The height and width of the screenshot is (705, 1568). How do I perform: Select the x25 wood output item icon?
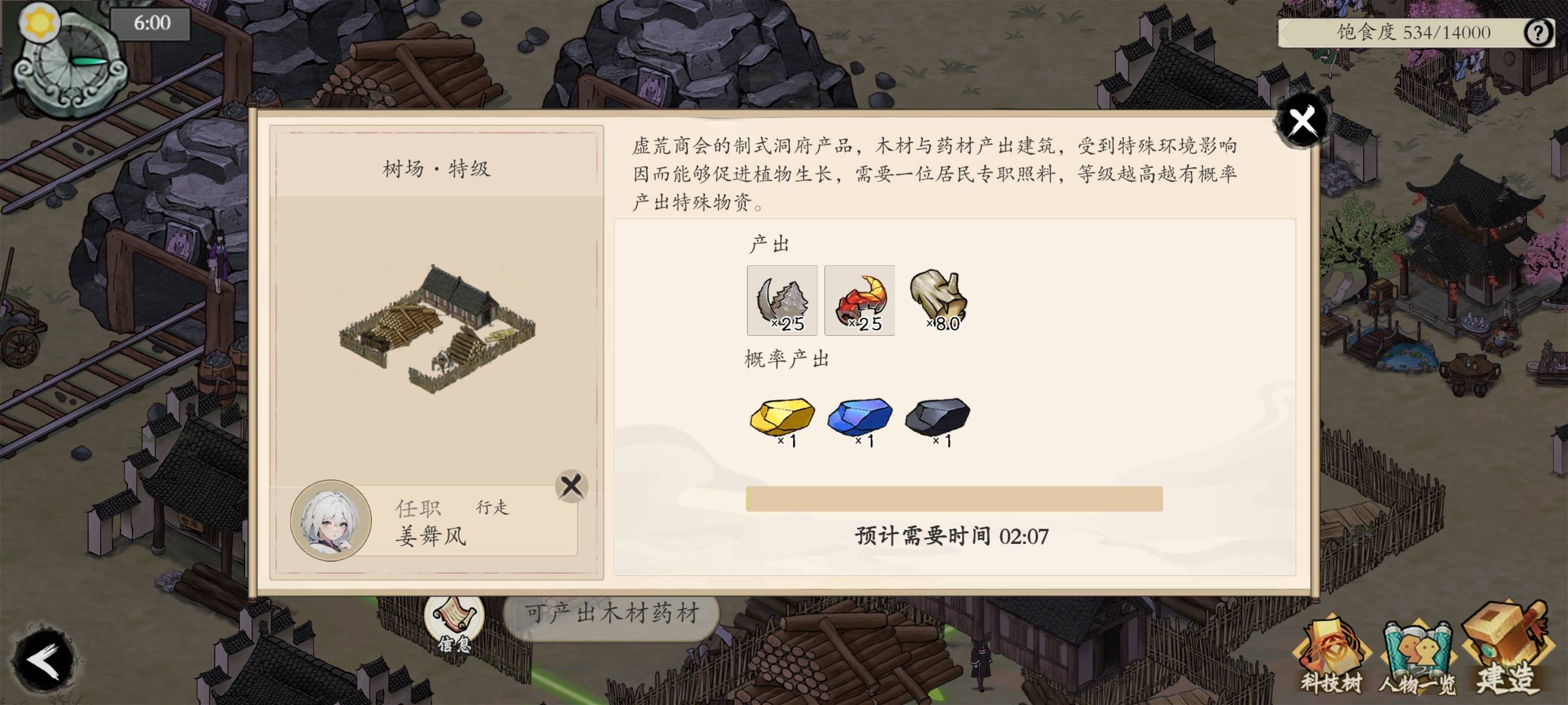pyautogui.click(x=781, y=300)
